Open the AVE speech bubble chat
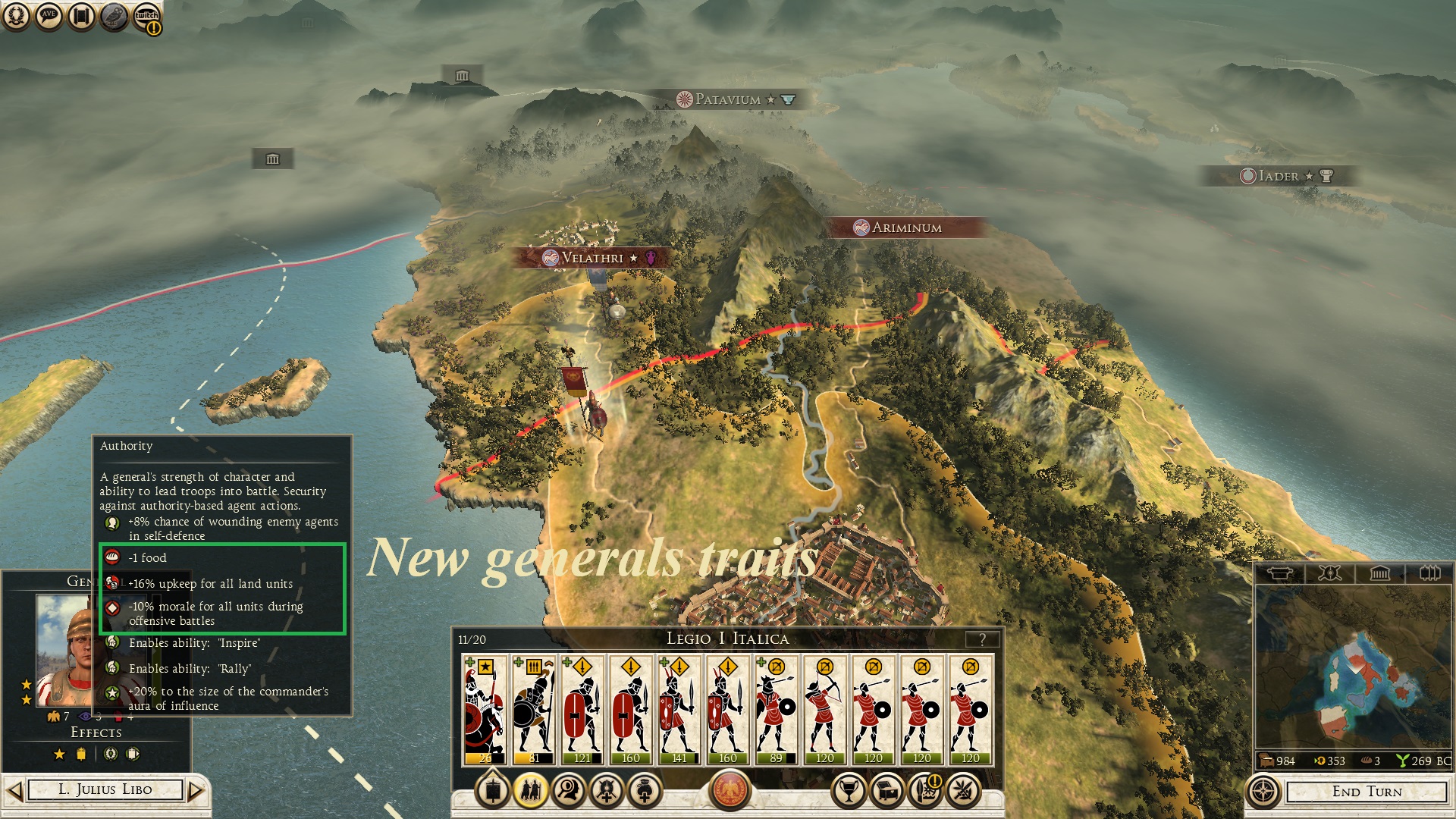The height and width of the screenshot is (819, 1456). pos(49,16)
